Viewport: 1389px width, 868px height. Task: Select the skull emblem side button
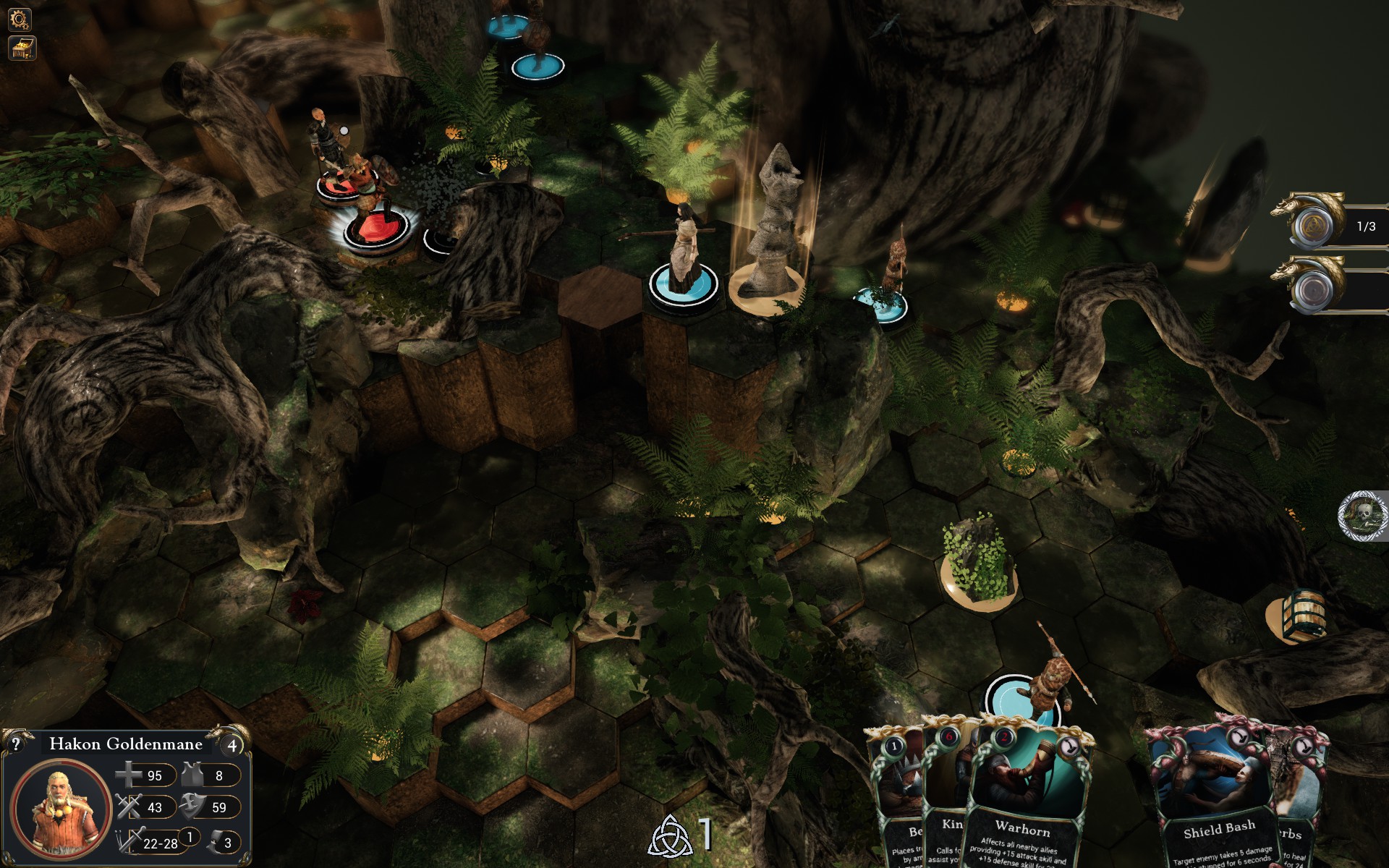click(x=1363, y=516)
